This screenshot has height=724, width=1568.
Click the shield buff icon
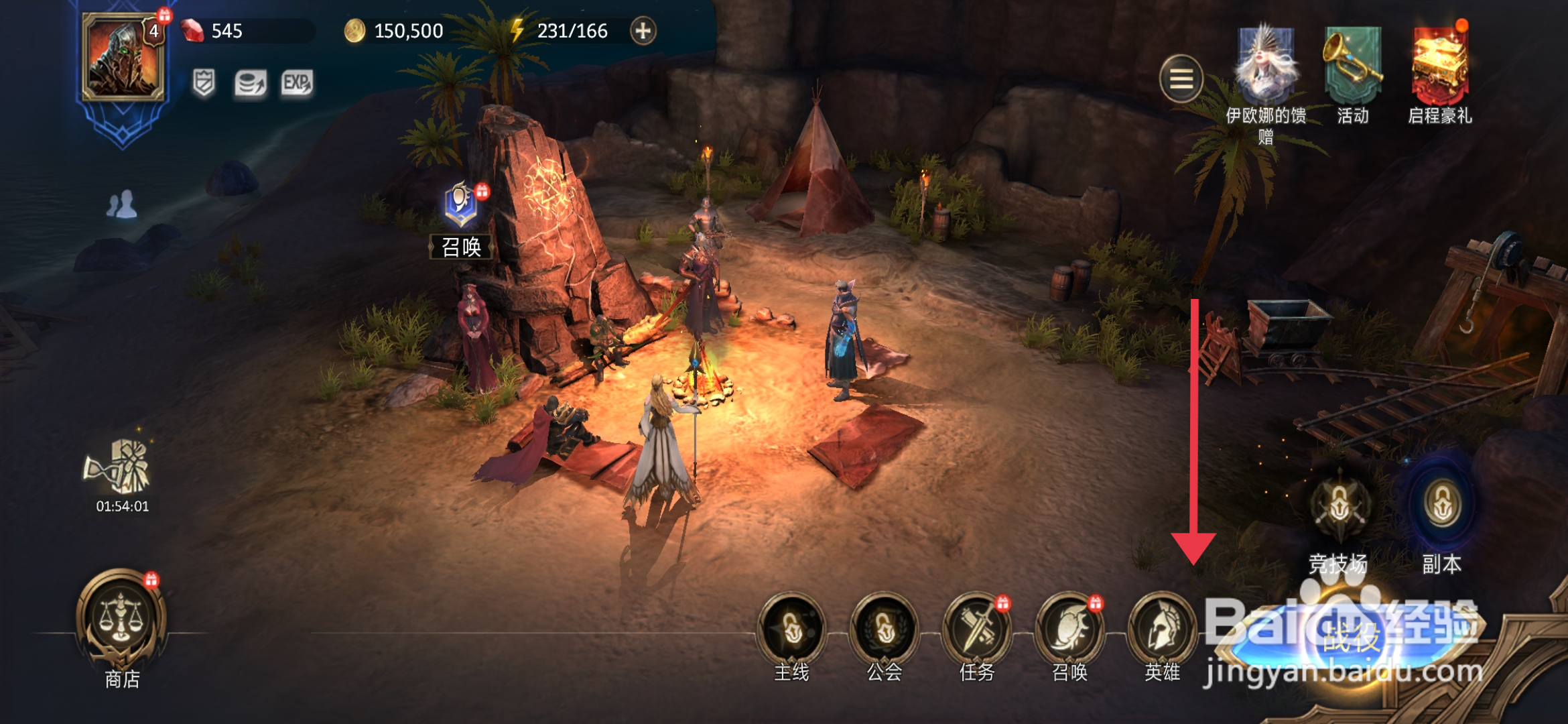pos(204,83)
